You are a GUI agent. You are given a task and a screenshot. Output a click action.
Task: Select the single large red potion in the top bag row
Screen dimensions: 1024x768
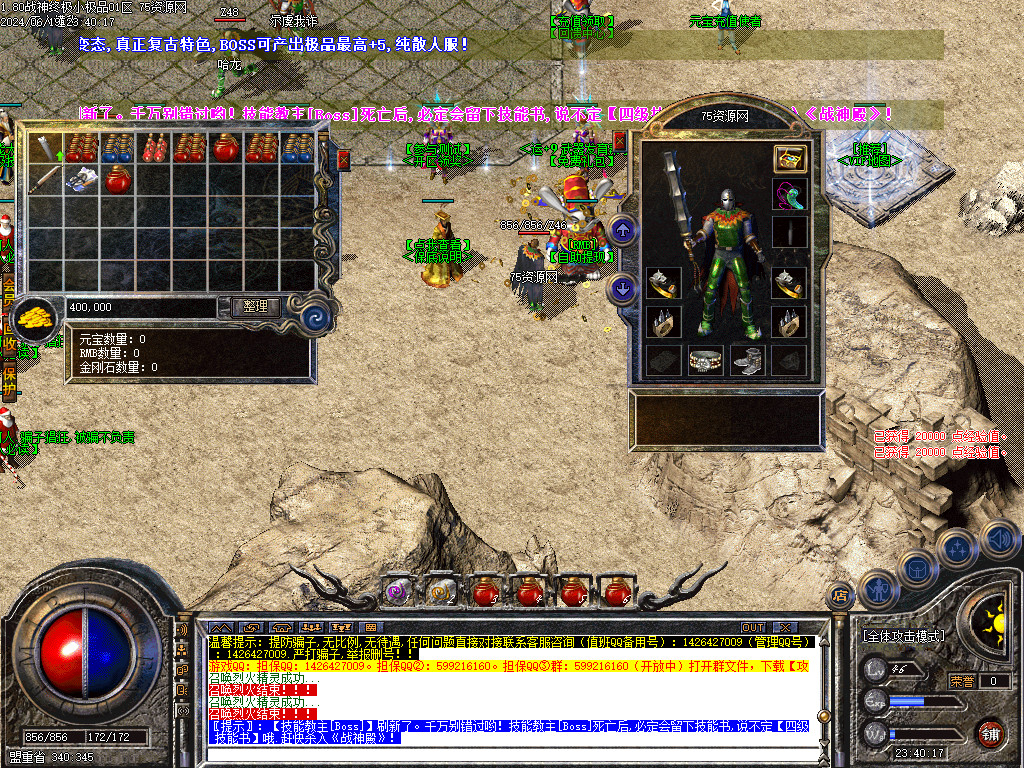pyautogui.click(x=226, y=149)
